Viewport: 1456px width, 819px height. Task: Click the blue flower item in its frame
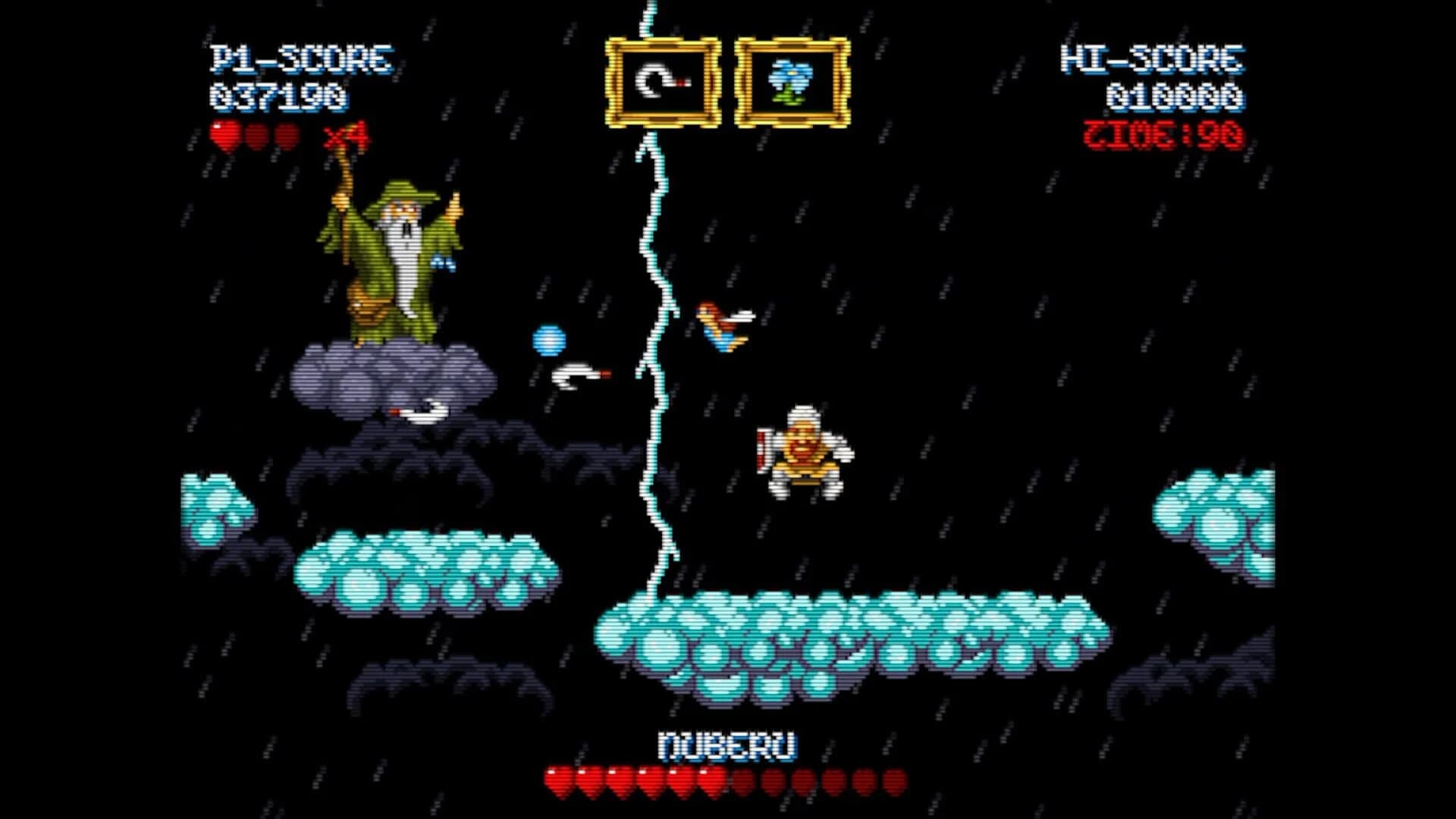789,80
